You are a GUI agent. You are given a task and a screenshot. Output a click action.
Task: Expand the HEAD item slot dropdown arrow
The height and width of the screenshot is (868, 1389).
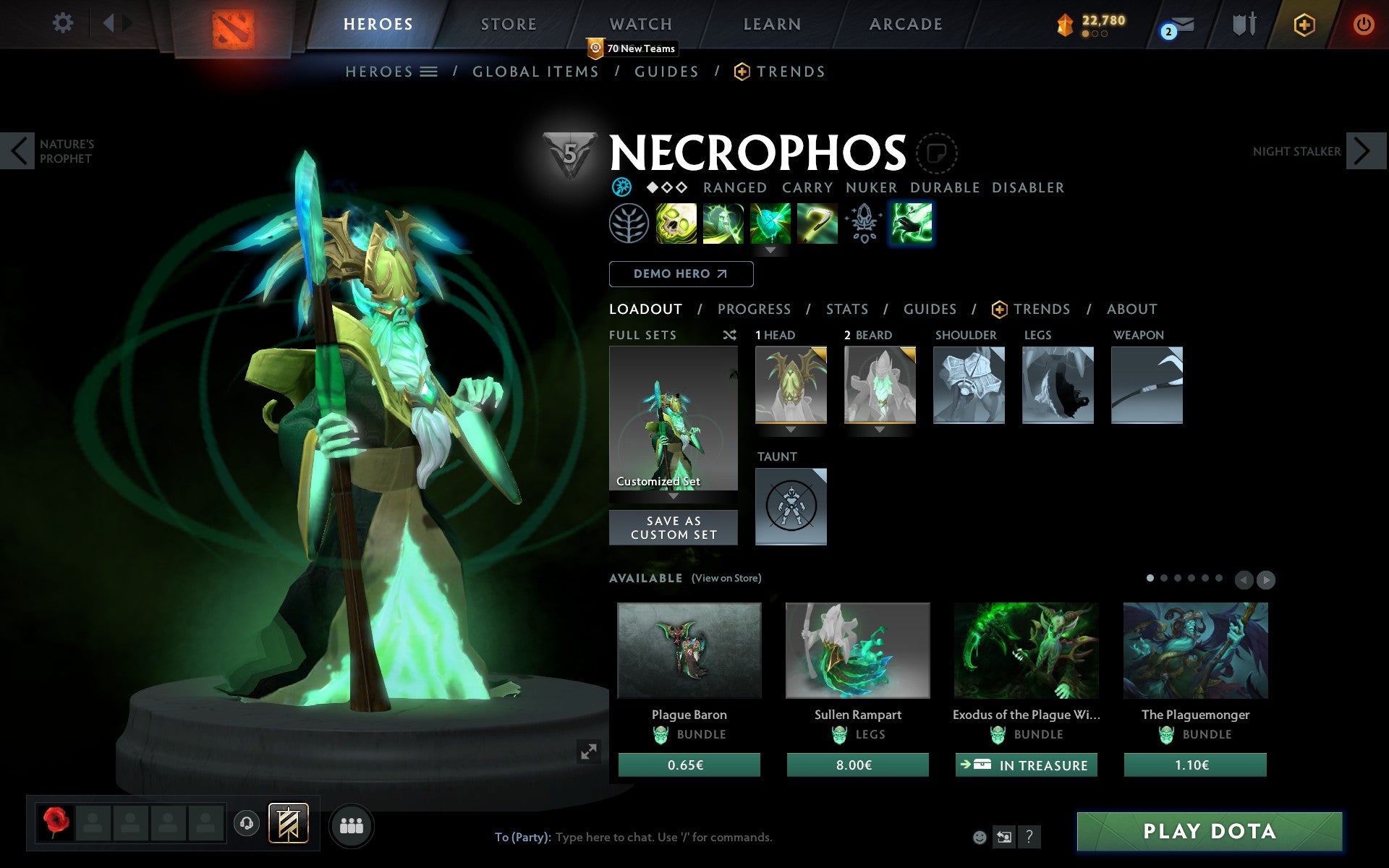click(790, 429)
